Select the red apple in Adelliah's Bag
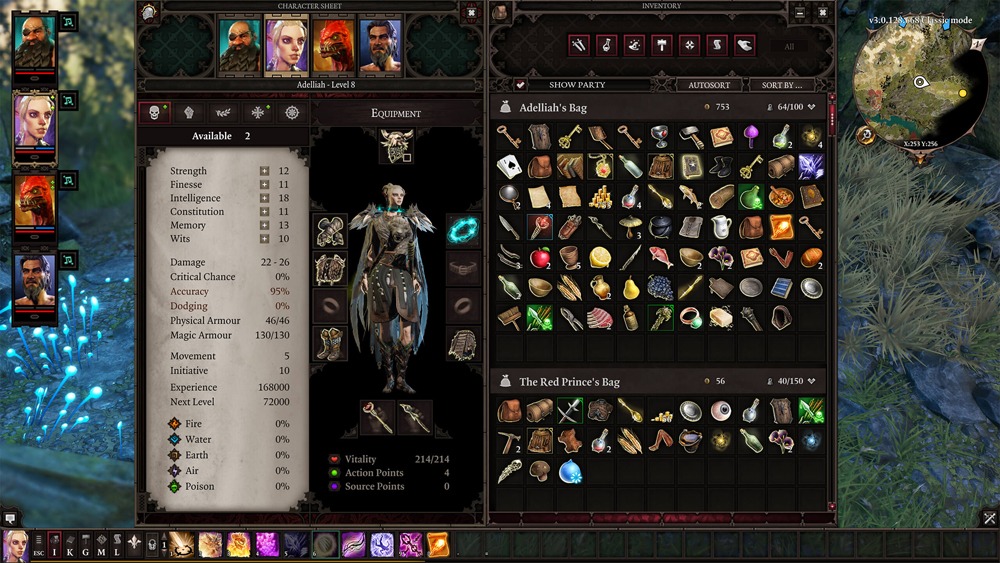 [540, 258]
